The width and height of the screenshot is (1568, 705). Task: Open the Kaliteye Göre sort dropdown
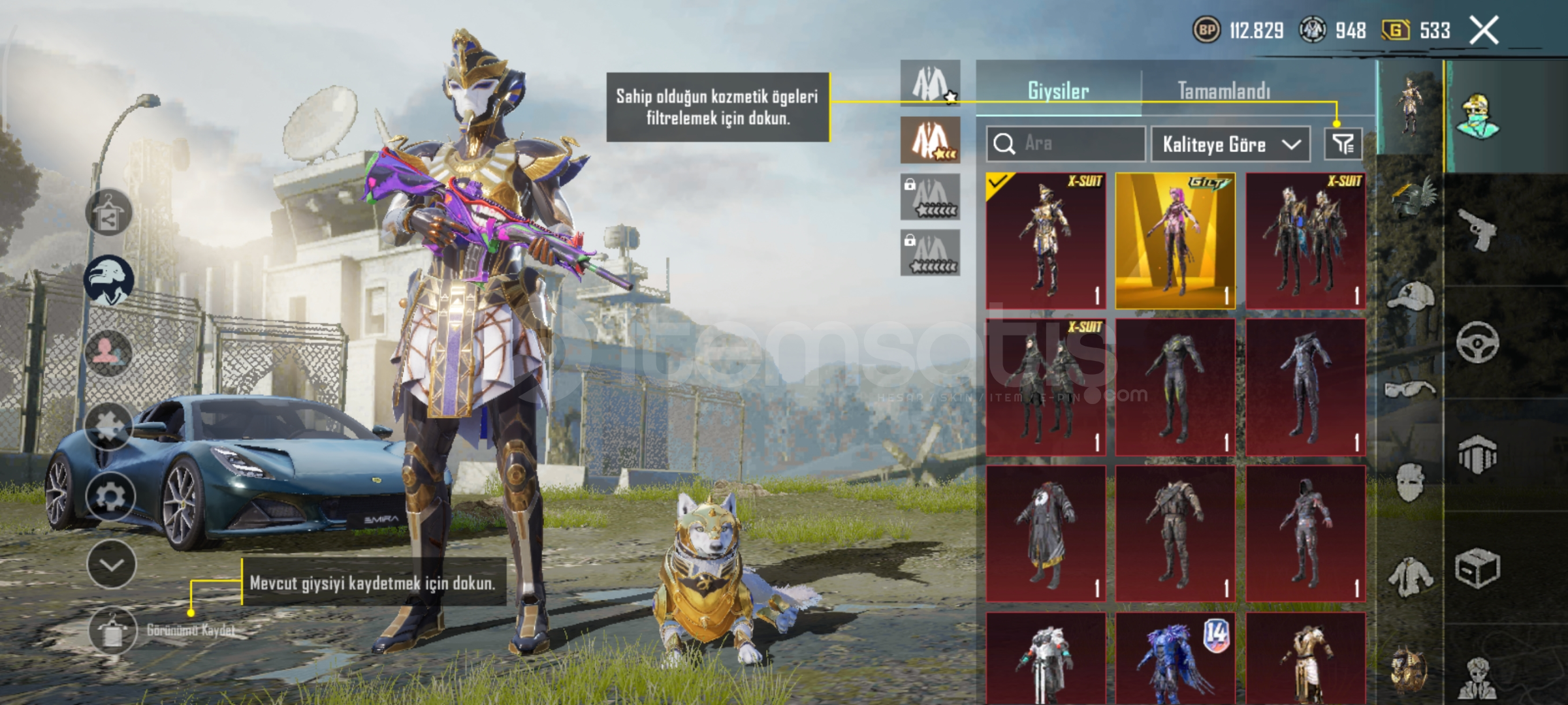coord(1230,144)
